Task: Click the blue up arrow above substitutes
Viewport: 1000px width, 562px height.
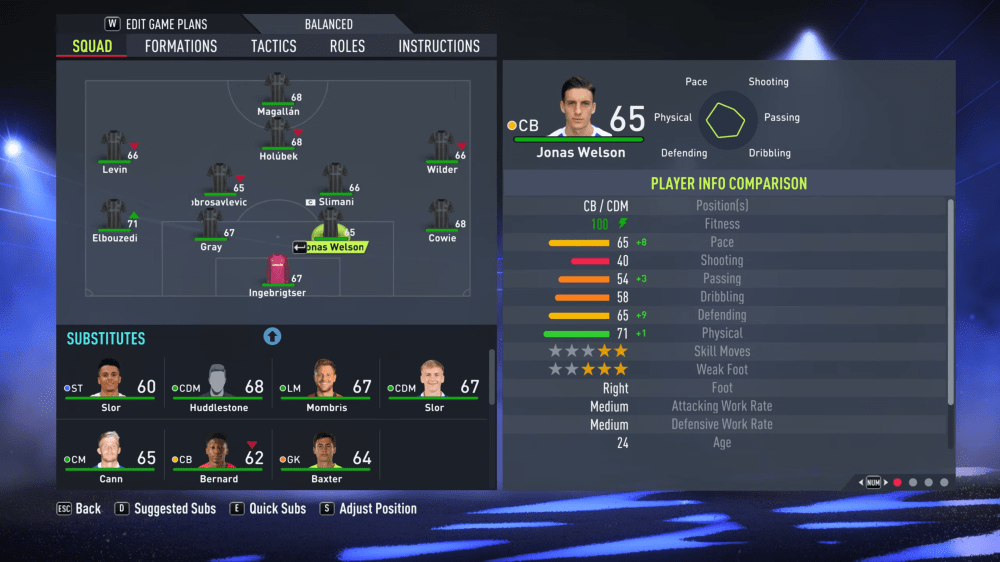Action: coord(272,337)
